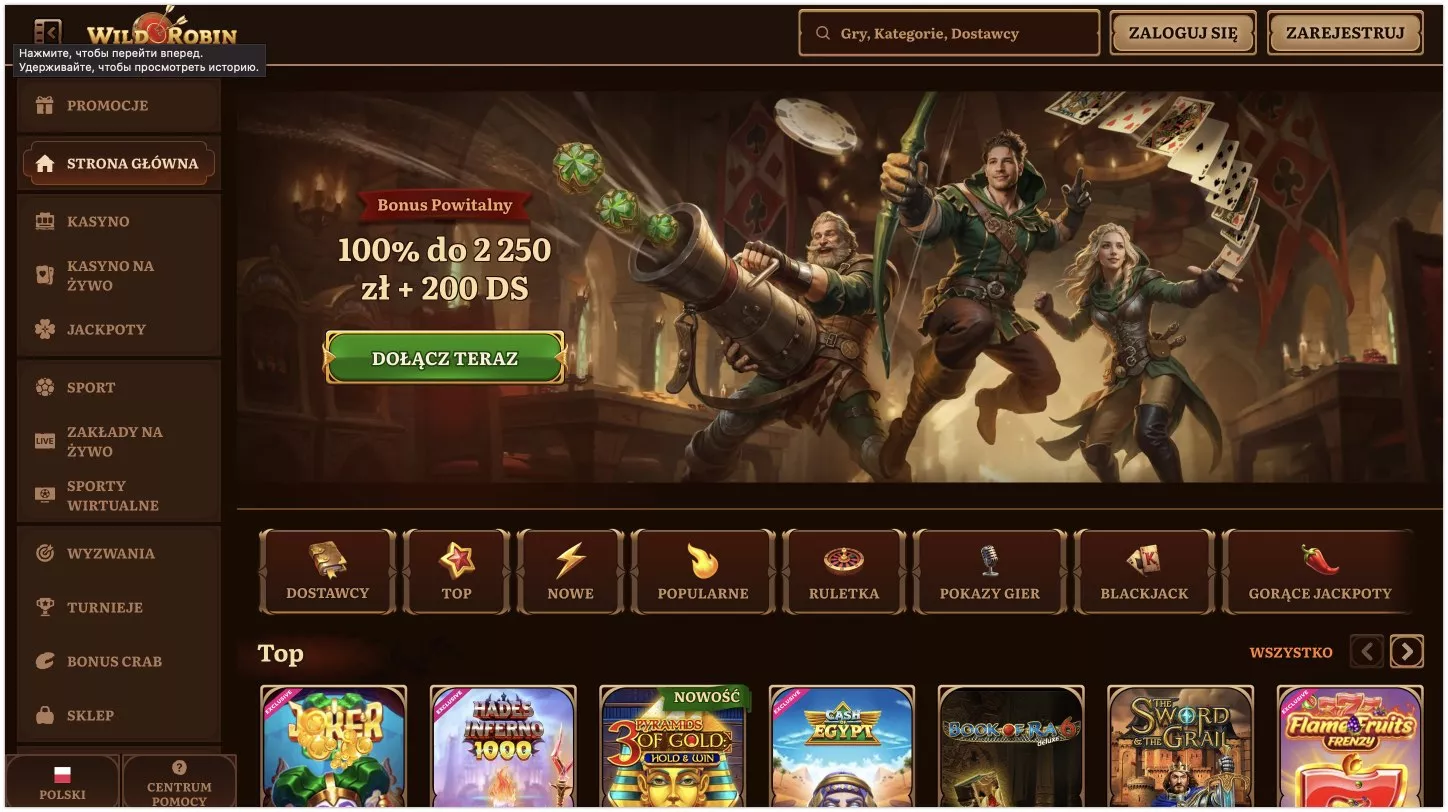This screenshot has width=1448, height=812.
Task: Show the Bonus Crab page
Action: pos(113,661)
